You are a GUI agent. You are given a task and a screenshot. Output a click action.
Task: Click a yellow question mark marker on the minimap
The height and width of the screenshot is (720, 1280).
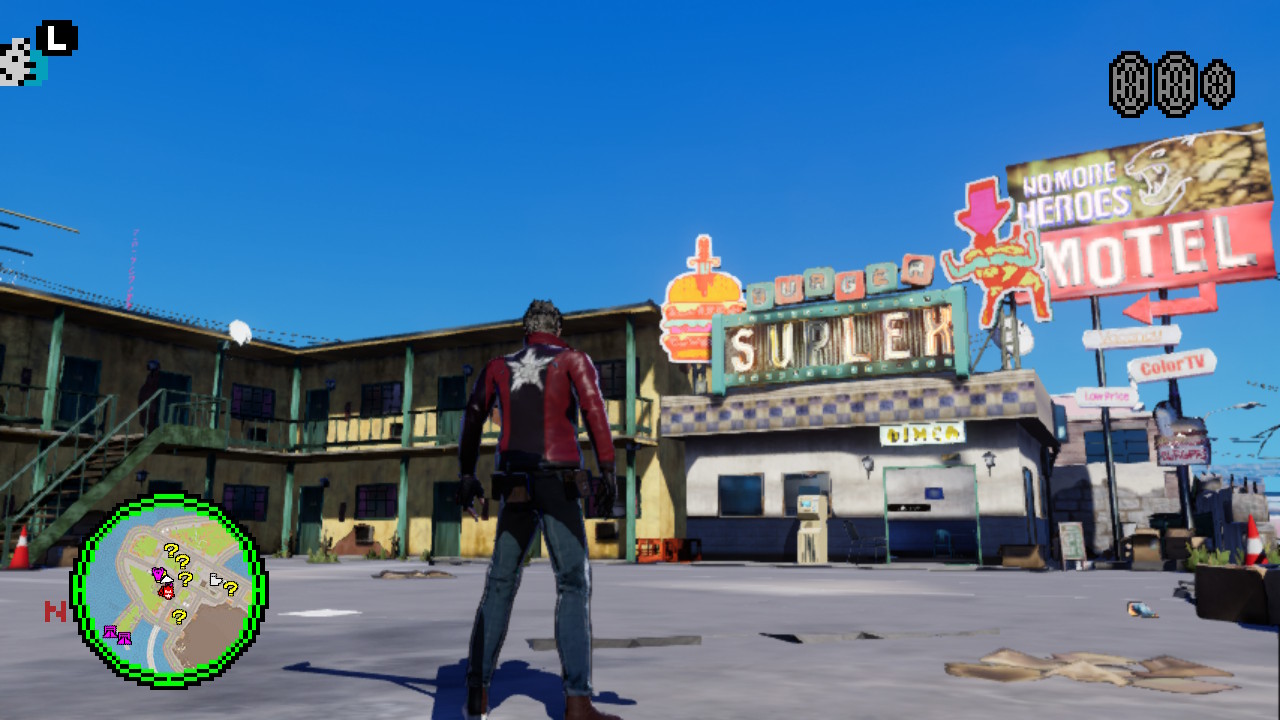coord(170,550)
